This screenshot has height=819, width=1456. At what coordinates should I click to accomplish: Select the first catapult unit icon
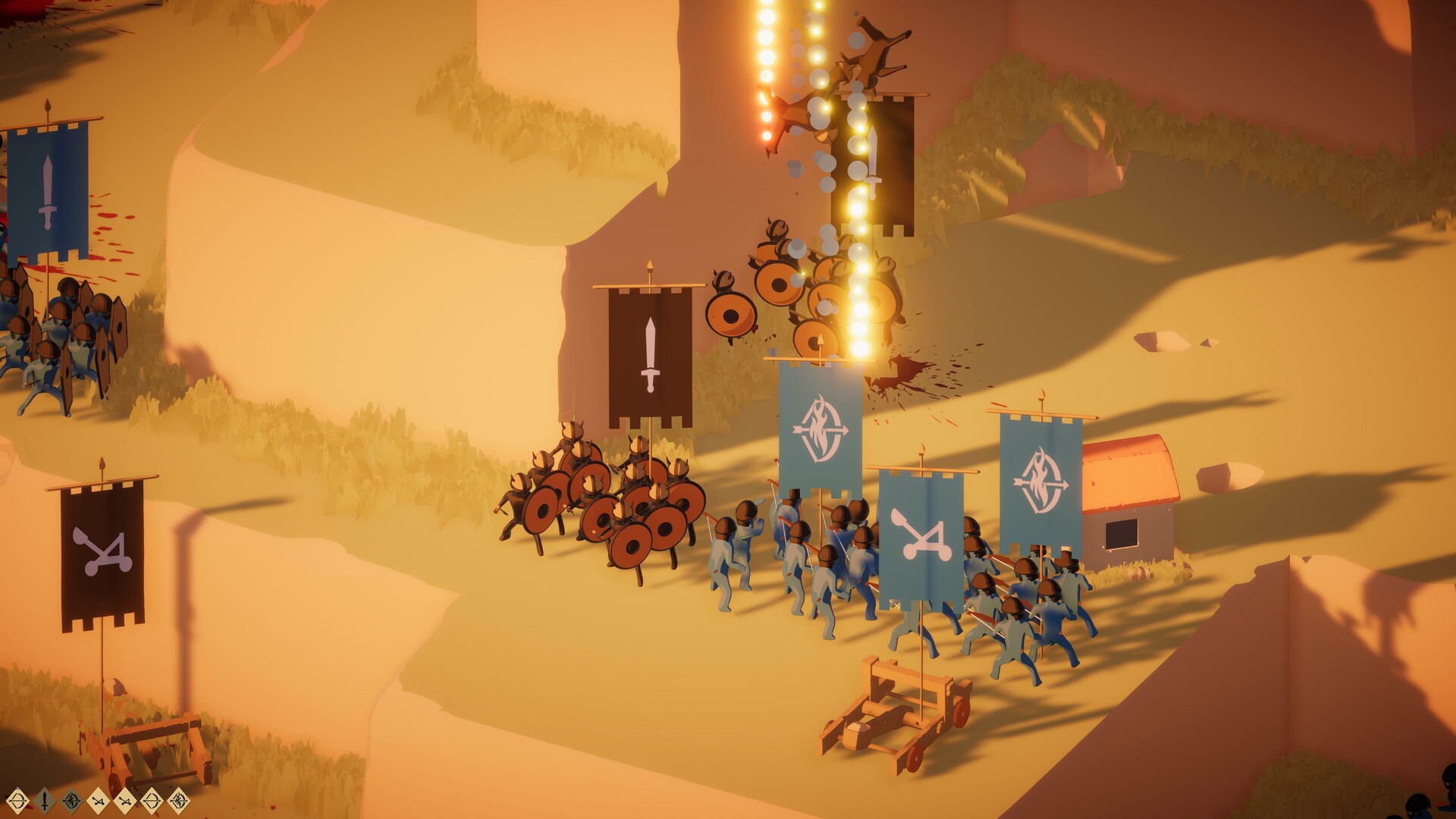pos(99,801)
